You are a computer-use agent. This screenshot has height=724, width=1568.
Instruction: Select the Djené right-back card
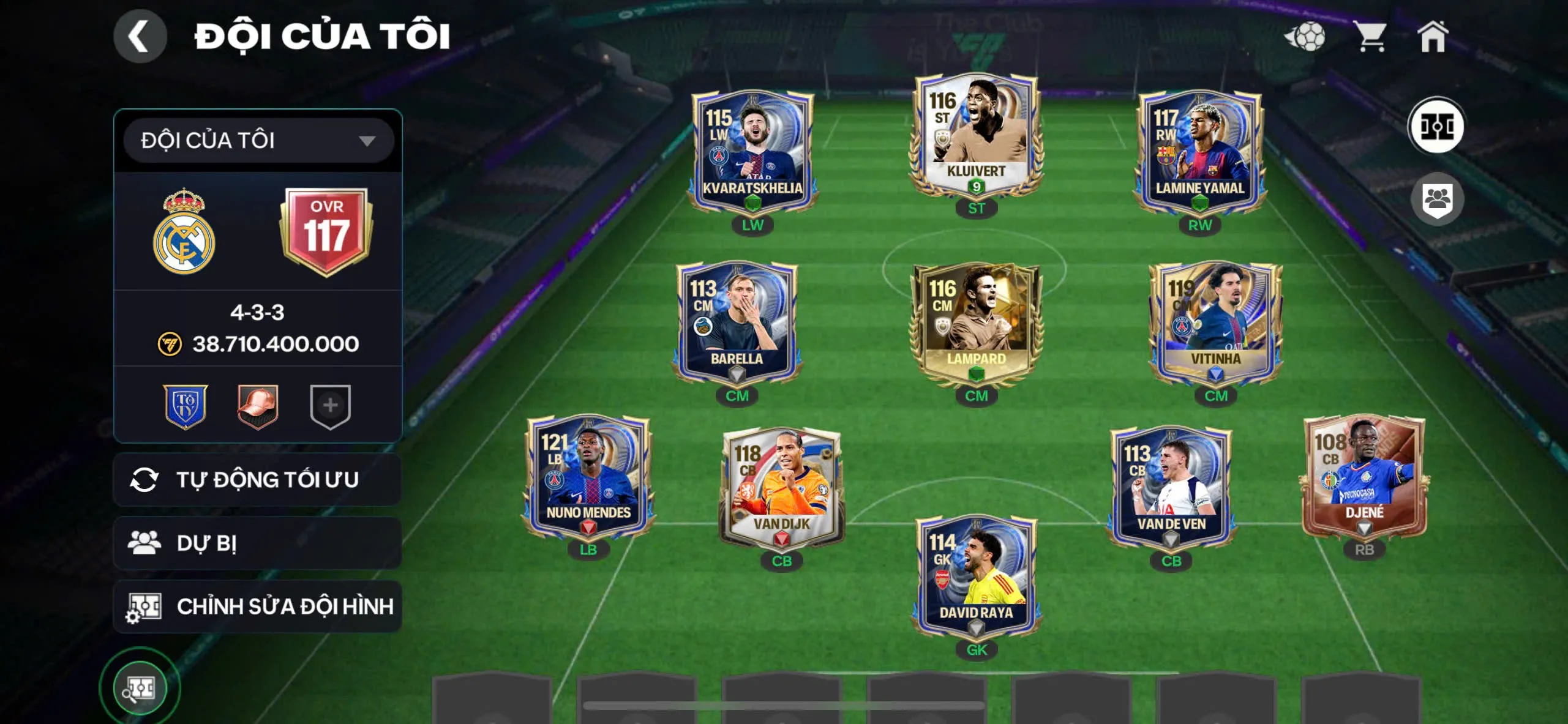click(x=1364, y=476)
